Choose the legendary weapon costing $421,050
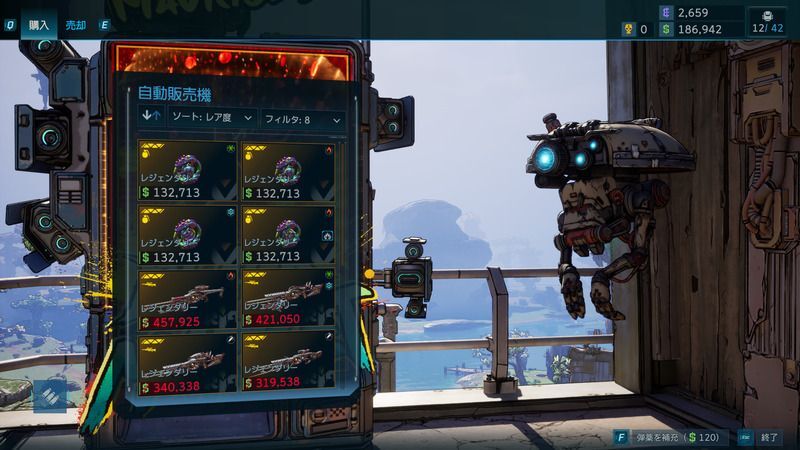Image resolution: width=800 pixels, height=450 pixels. click(288, 300)
